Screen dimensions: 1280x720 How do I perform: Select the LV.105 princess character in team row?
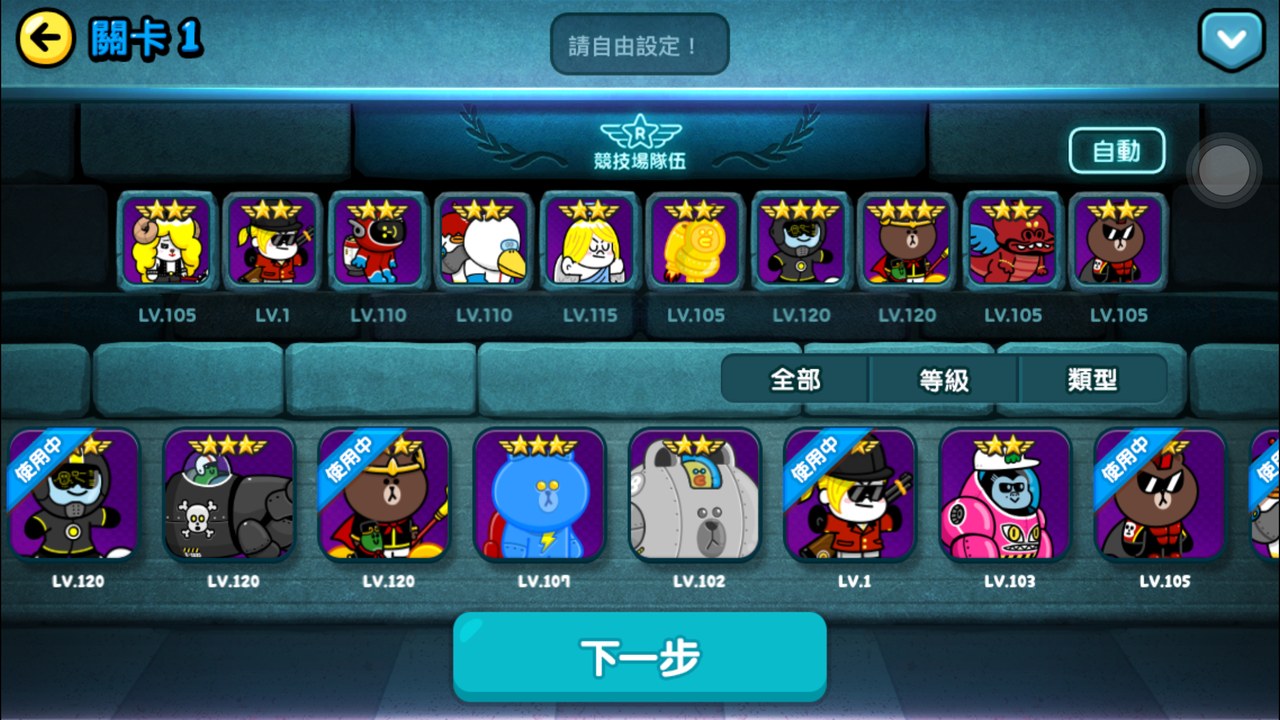point(166,243)
